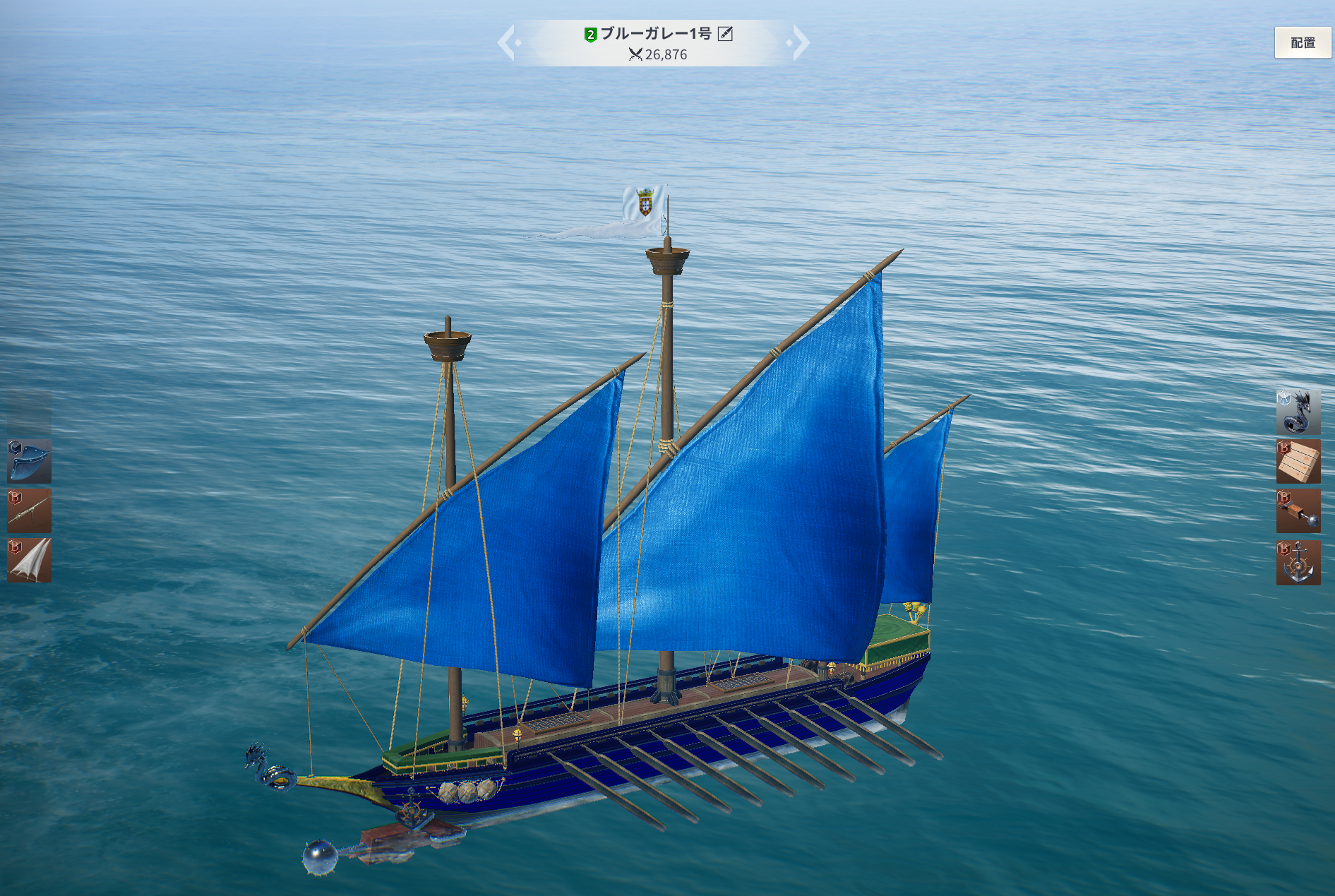Edit the ship name ブルーガレー1号

[725, 34]
